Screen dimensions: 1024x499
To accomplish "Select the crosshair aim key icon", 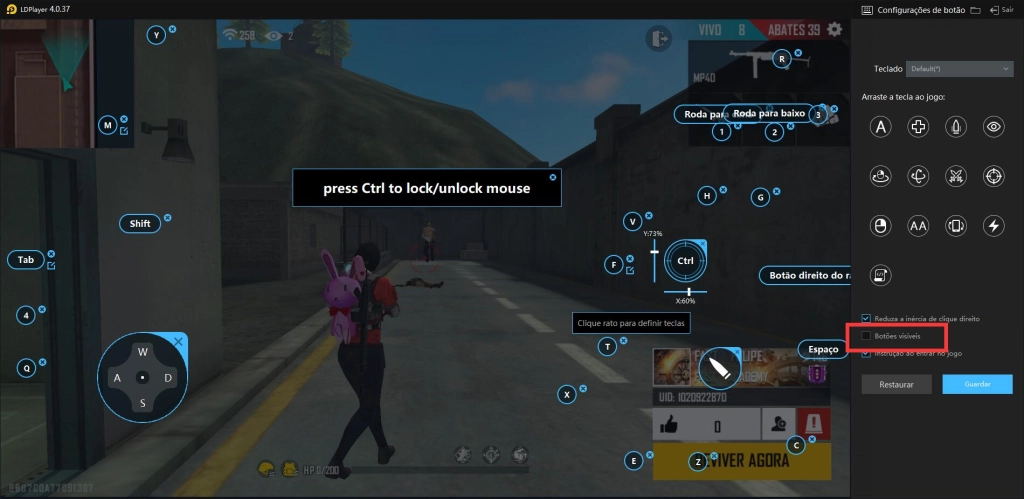I will click(993, 176).
